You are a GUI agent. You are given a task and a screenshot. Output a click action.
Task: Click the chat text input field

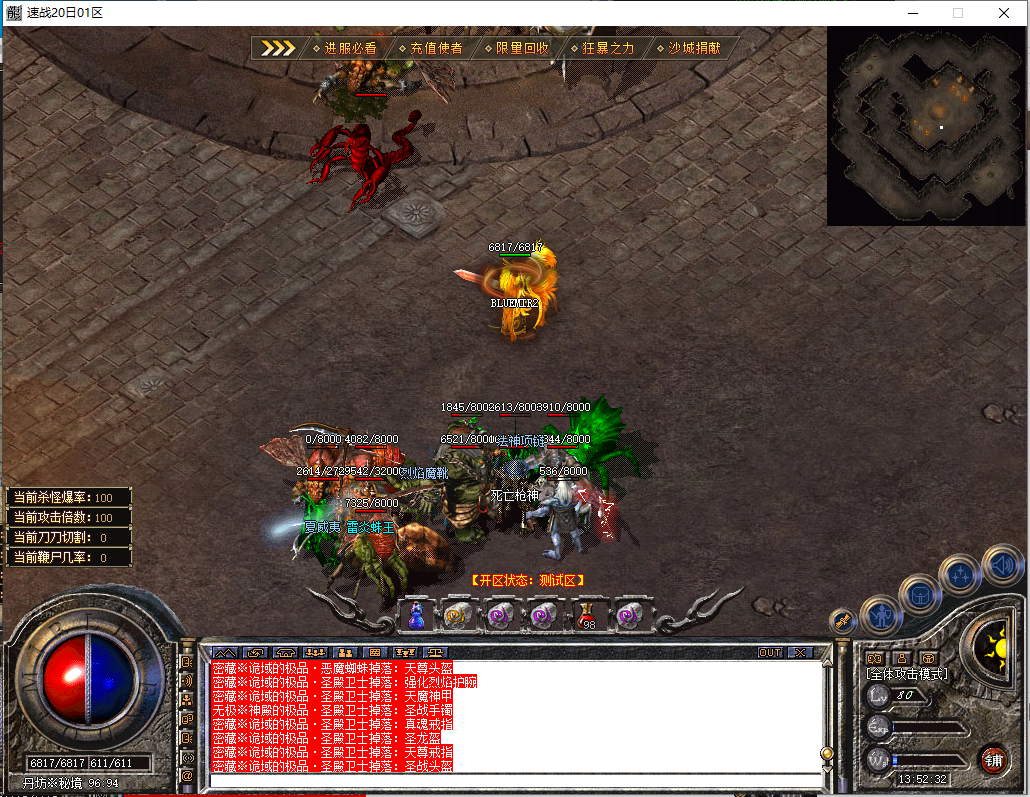[515, 780]
